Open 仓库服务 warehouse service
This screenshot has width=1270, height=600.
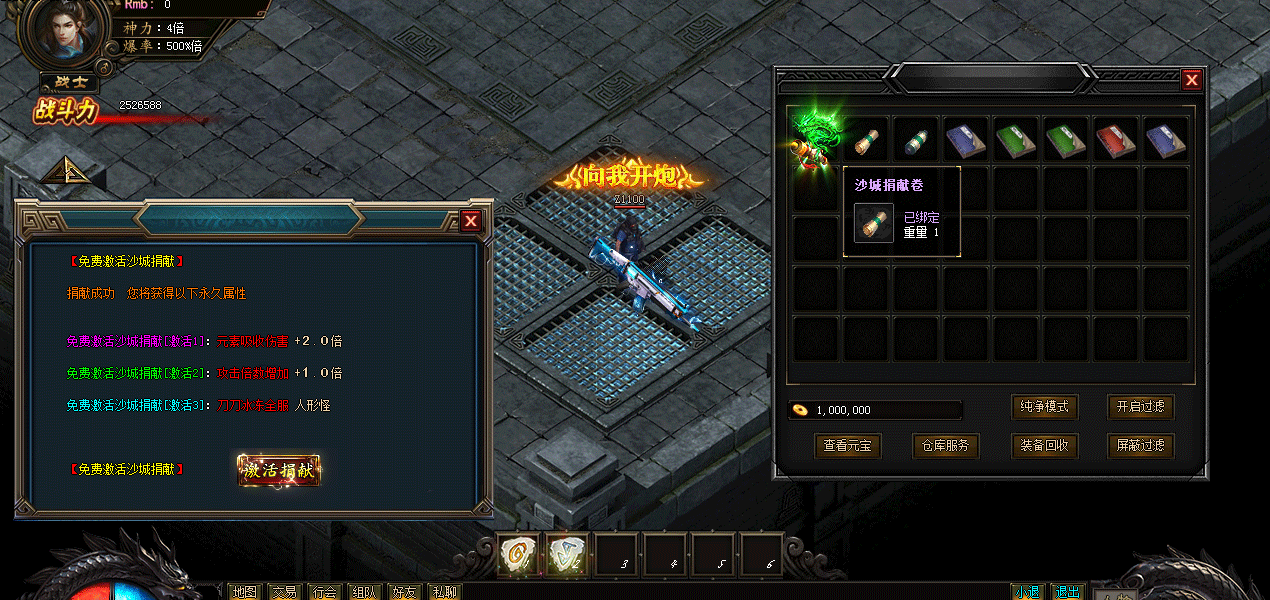[945, 446]
